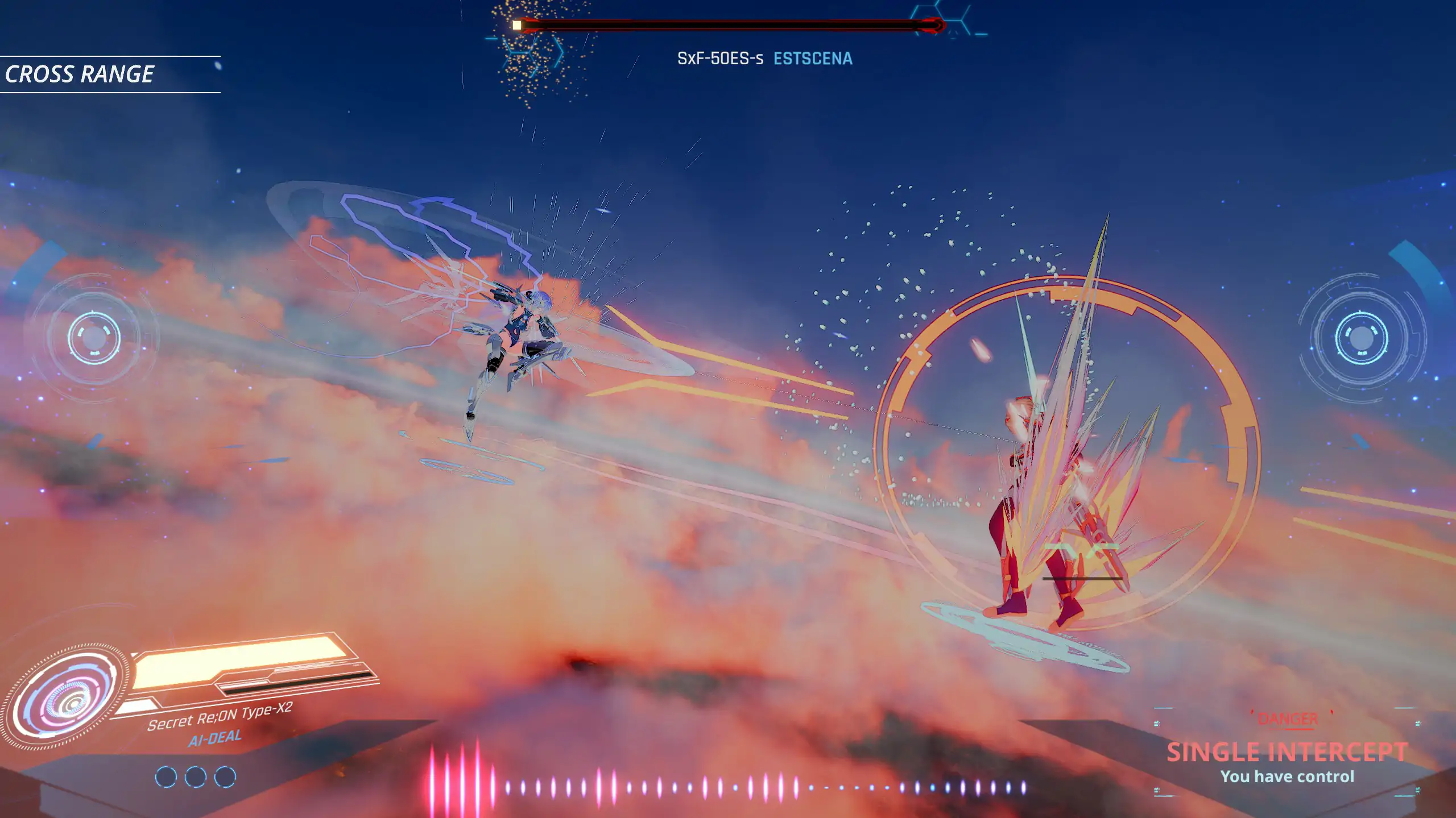Screen dimensions: 1456x818
Task: Click the CROSS RANGE indicator
Action: [x=80, y=74]
